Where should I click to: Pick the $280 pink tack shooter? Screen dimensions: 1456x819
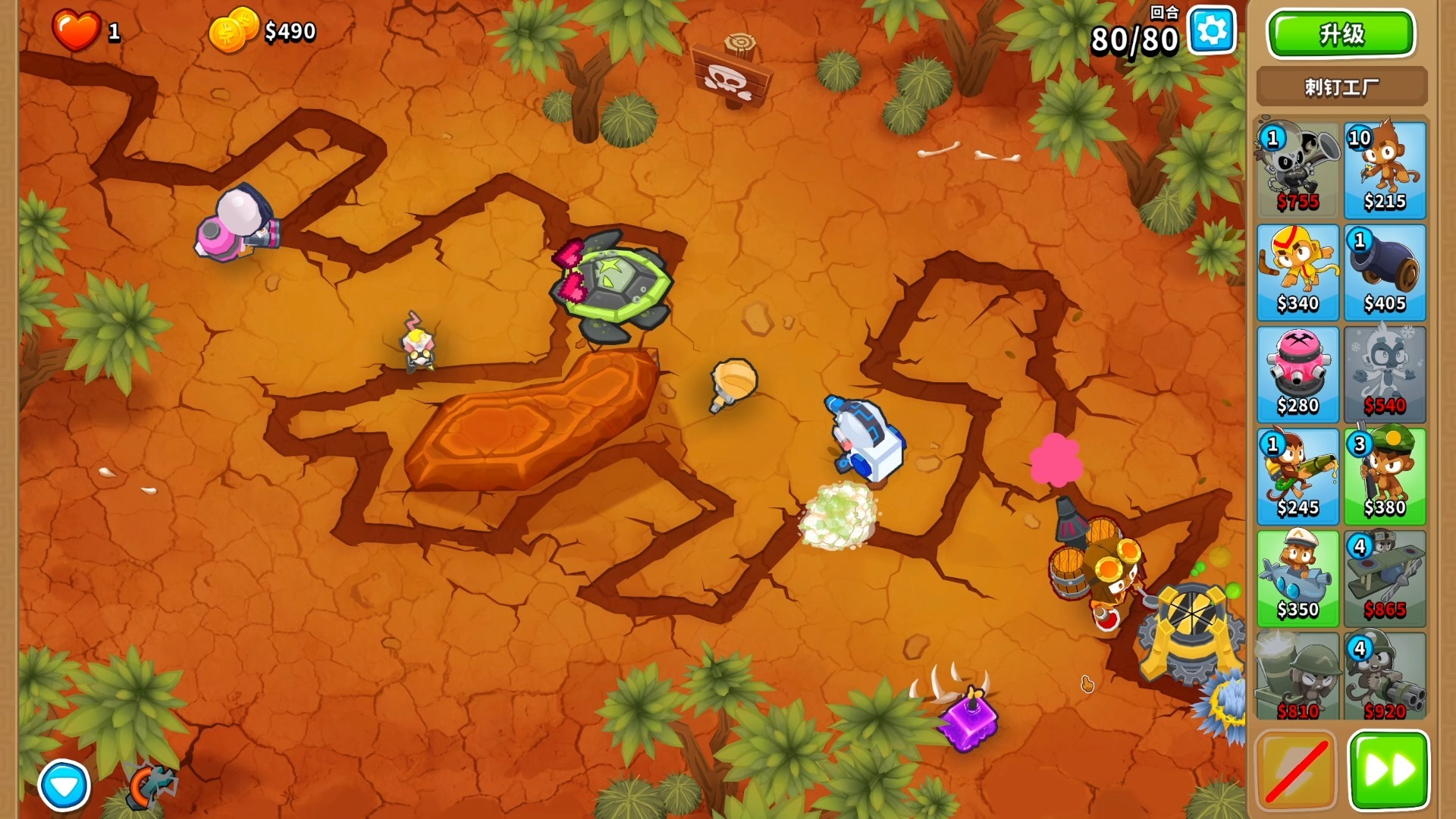[1298, 375]
